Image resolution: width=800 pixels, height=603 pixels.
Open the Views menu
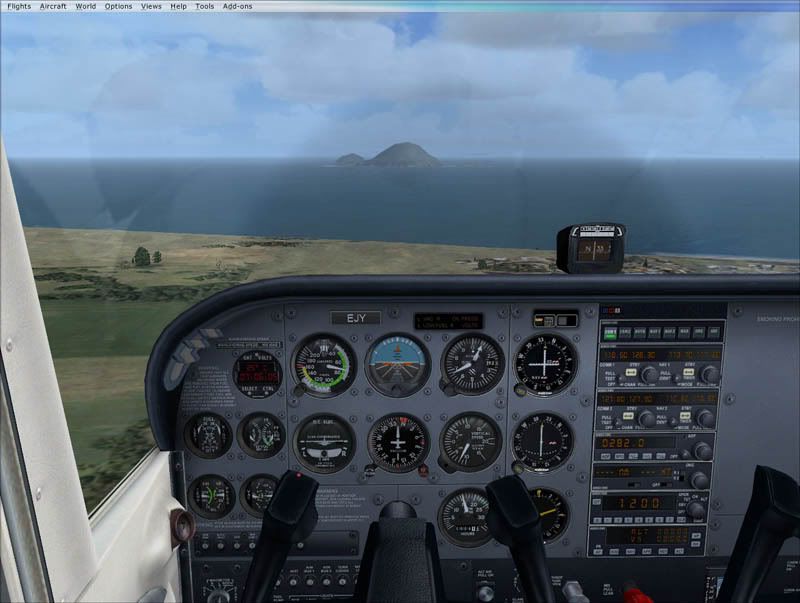click(151, 6)
